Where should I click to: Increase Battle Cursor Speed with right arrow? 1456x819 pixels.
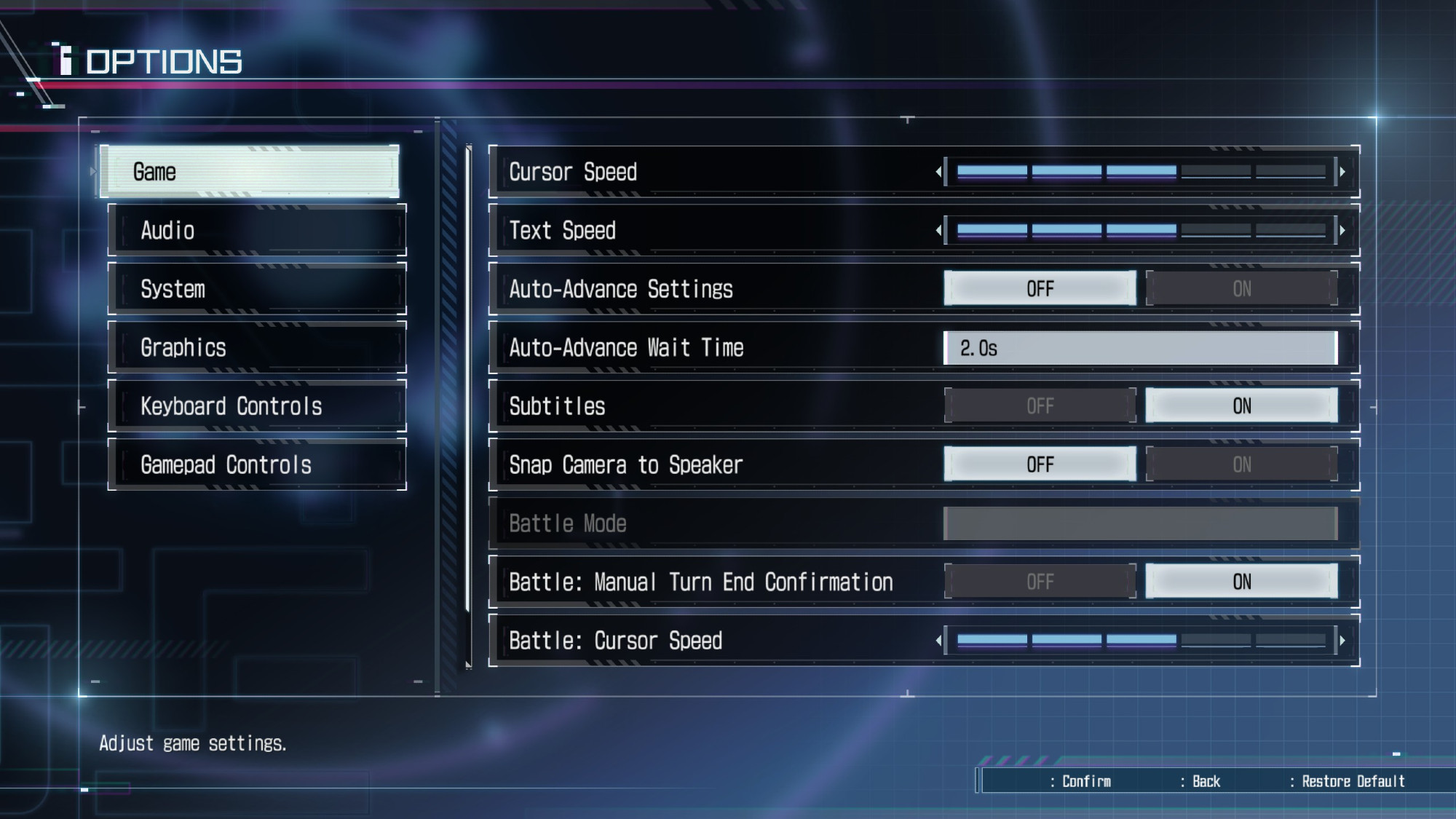coord(1342,641)
